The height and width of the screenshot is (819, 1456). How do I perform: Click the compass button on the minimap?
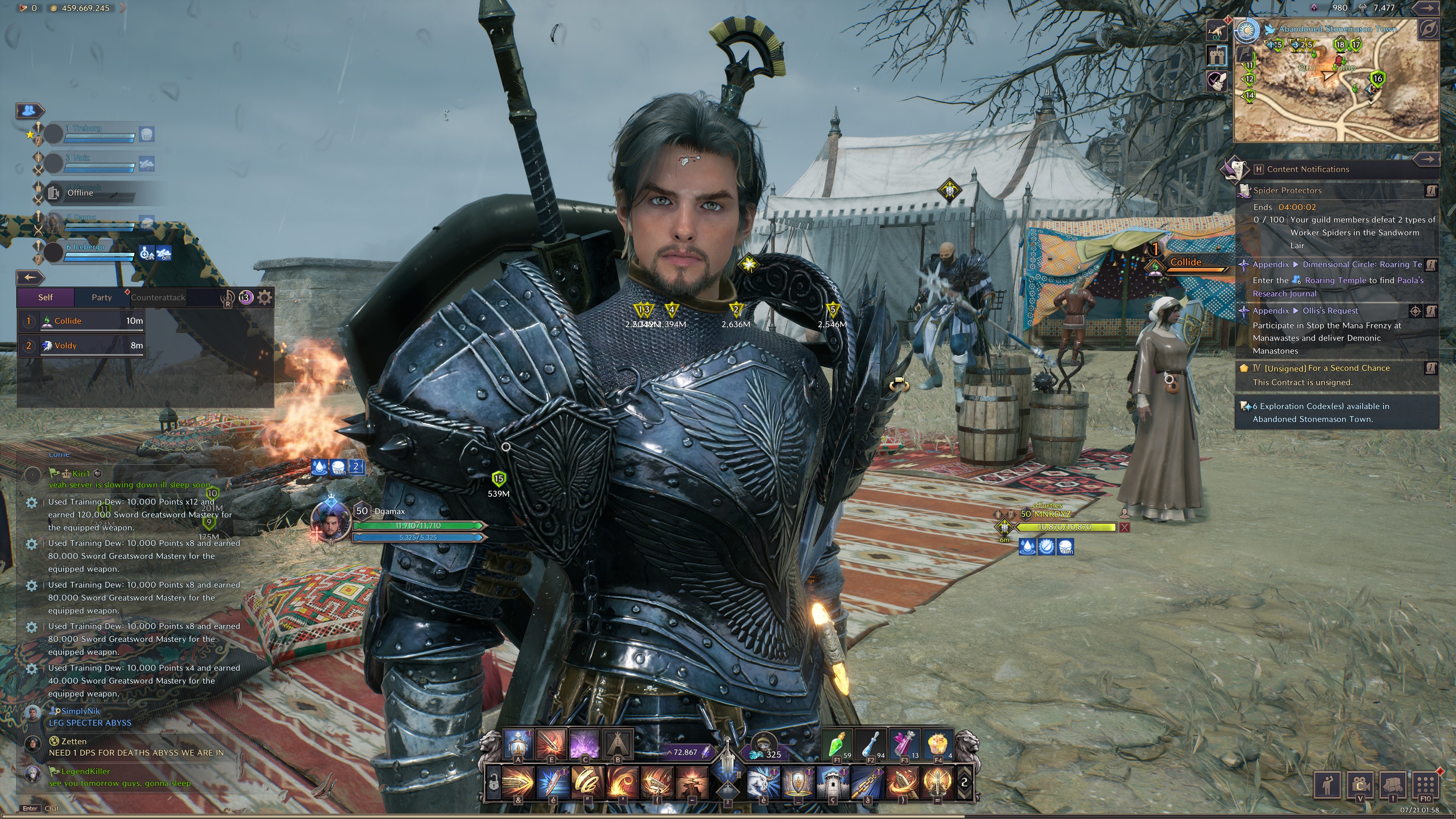coord(1428,29)
